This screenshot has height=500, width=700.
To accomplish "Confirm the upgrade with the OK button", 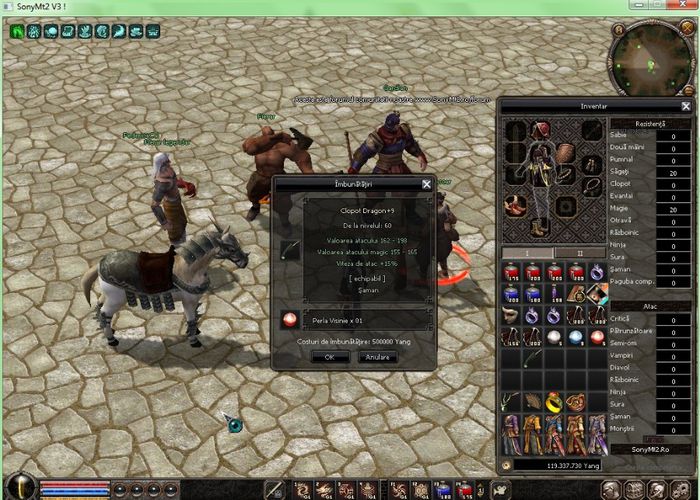I will [323, 356].
